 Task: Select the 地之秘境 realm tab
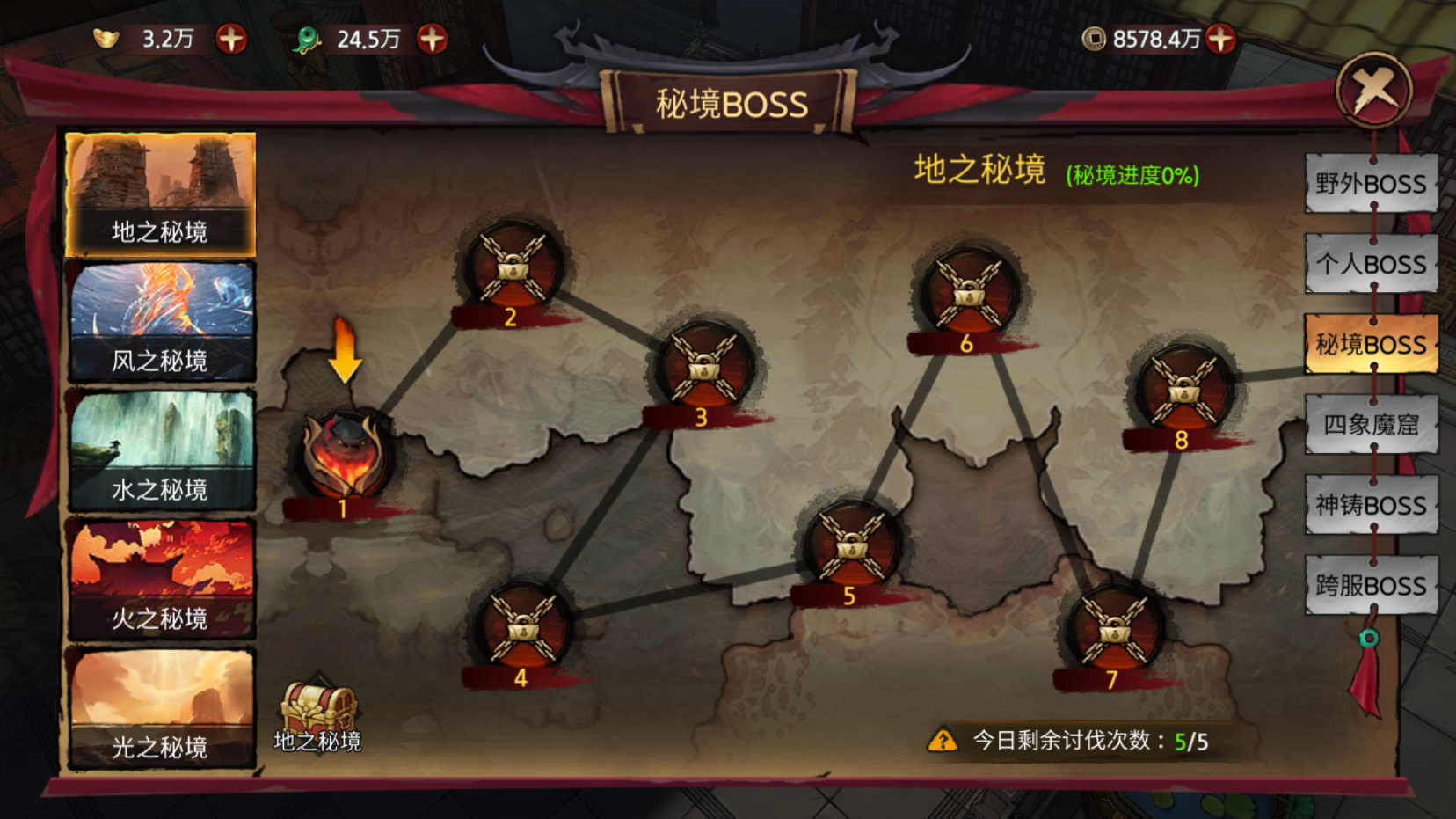(x=160, y=194)
